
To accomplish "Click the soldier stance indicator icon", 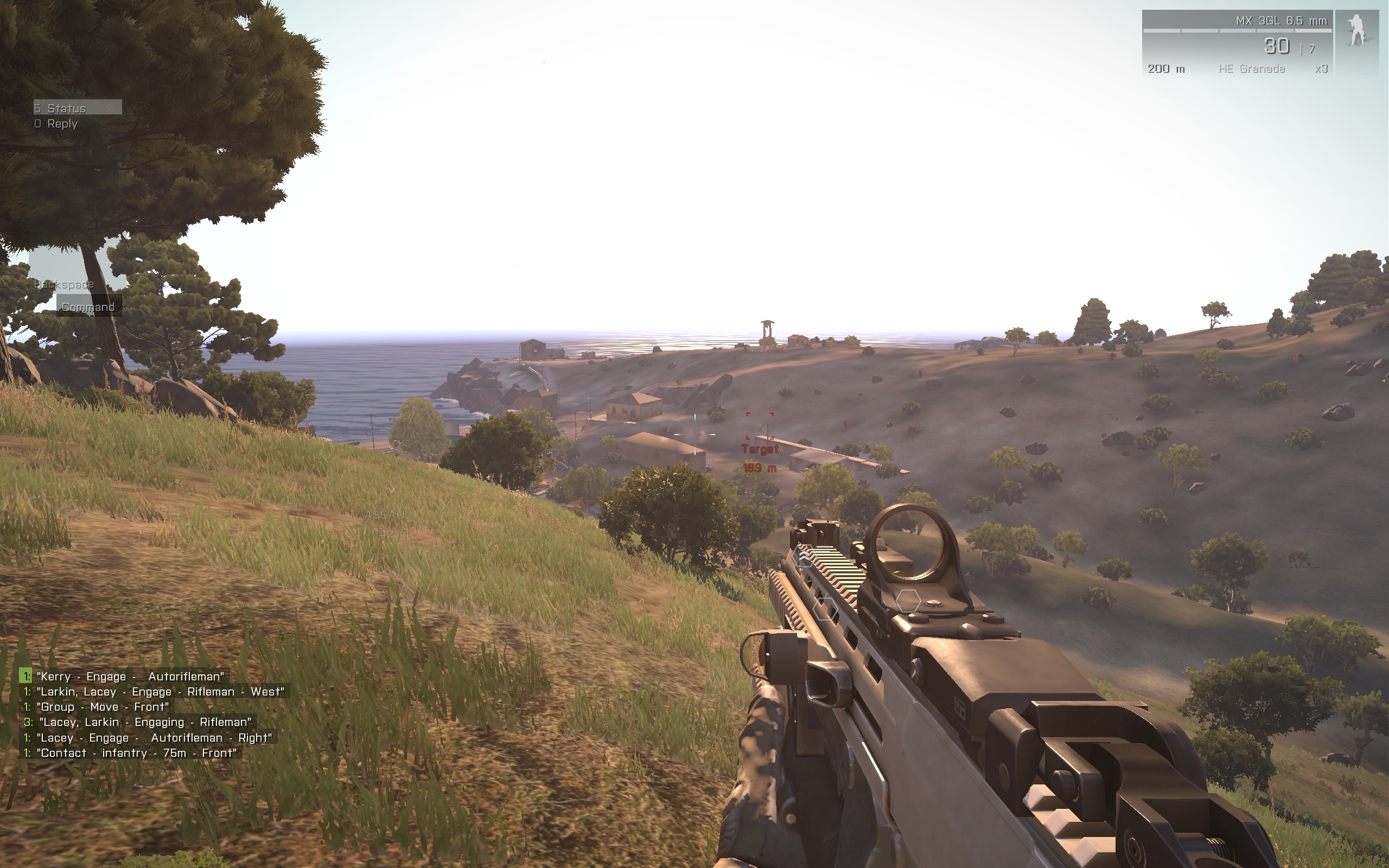I will click(x=1357, y=32).
